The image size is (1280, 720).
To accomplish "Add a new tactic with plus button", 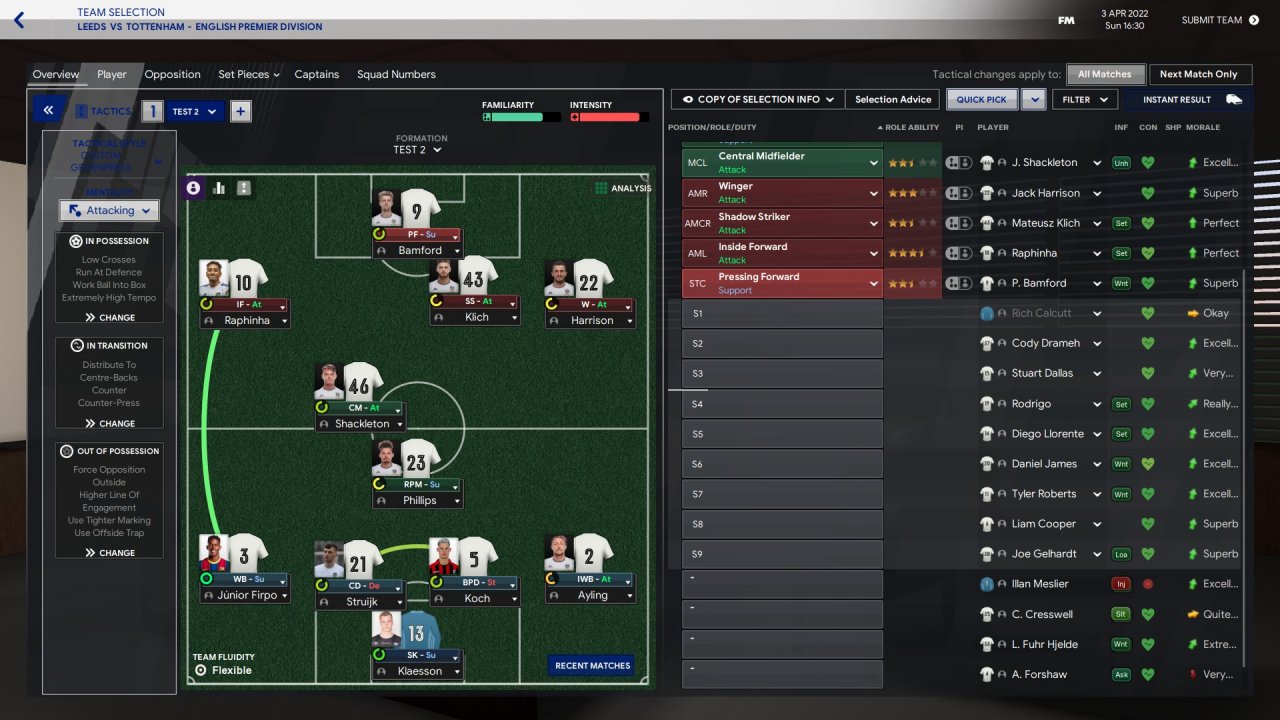I will 240,111.
